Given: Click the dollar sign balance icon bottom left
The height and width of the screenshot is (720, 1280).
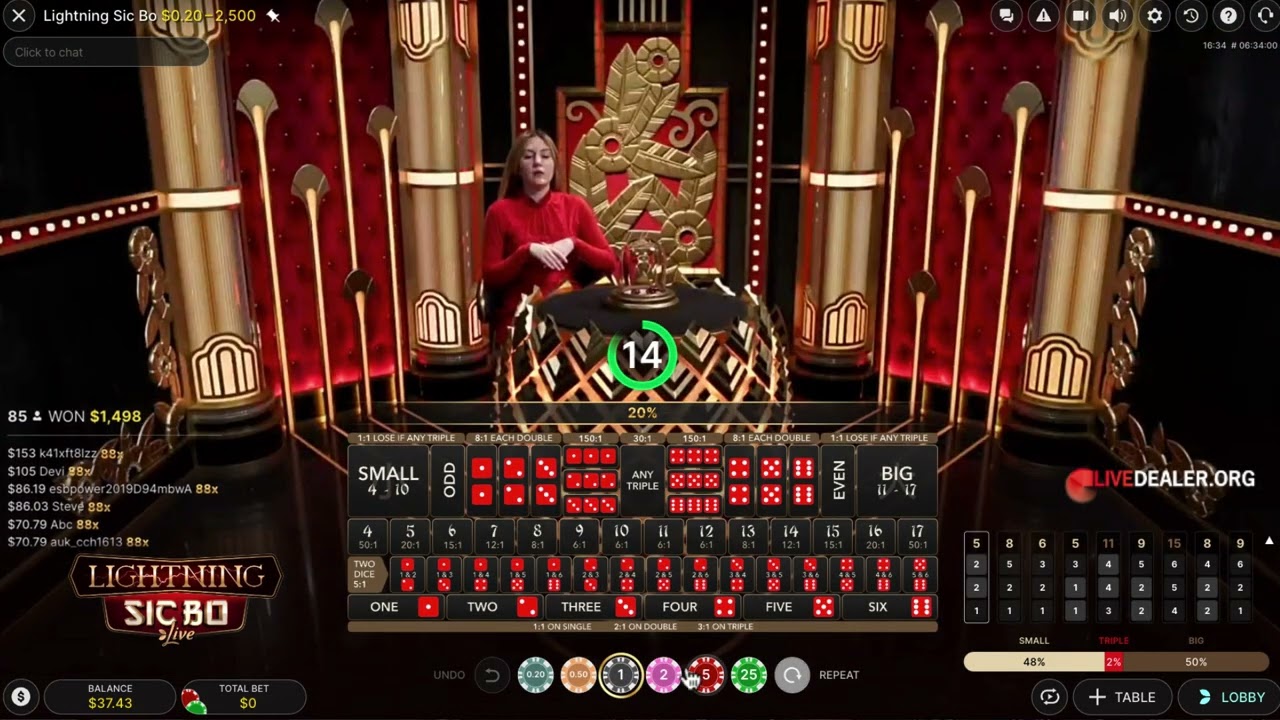Looking at the screenshot, I should click(20, 696).
